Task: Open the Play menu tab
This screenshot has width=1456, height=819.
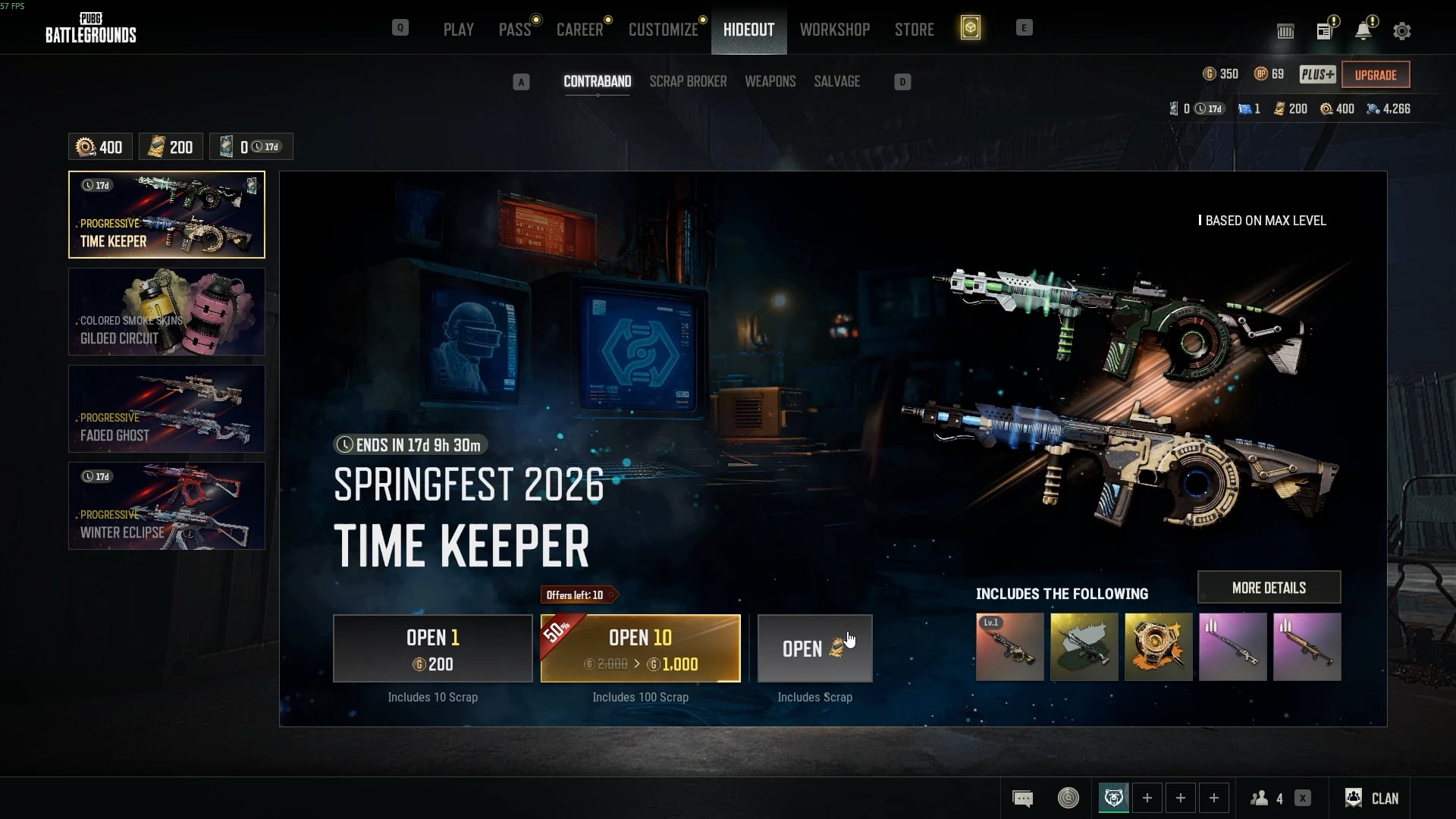Action: point(458,30)
